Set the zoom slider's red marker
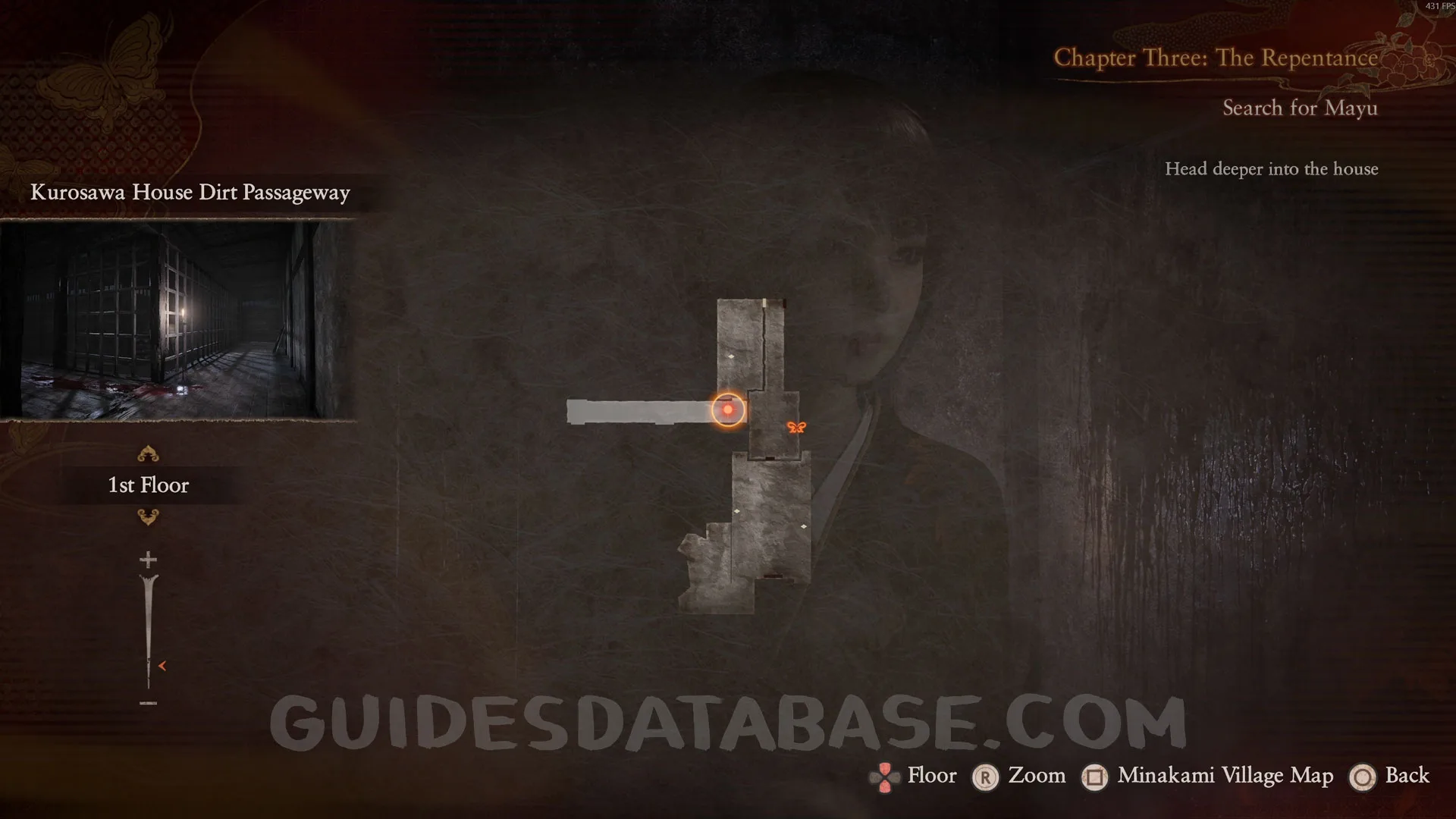Viewport: 1456px width, 819px height. click(162, 666)
